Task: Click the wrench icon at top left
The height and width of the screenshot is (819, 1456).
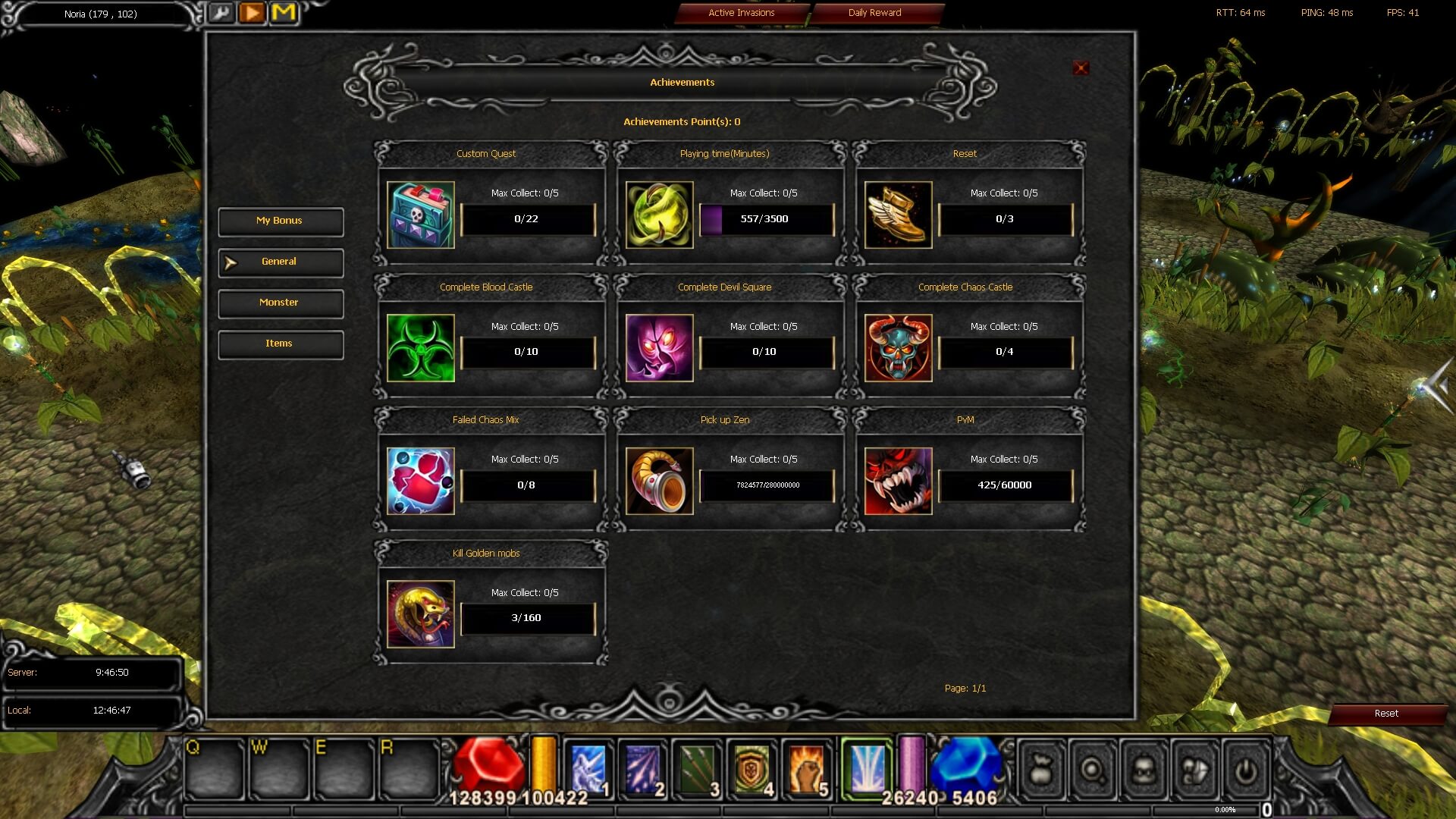Action: pos(221,13)
